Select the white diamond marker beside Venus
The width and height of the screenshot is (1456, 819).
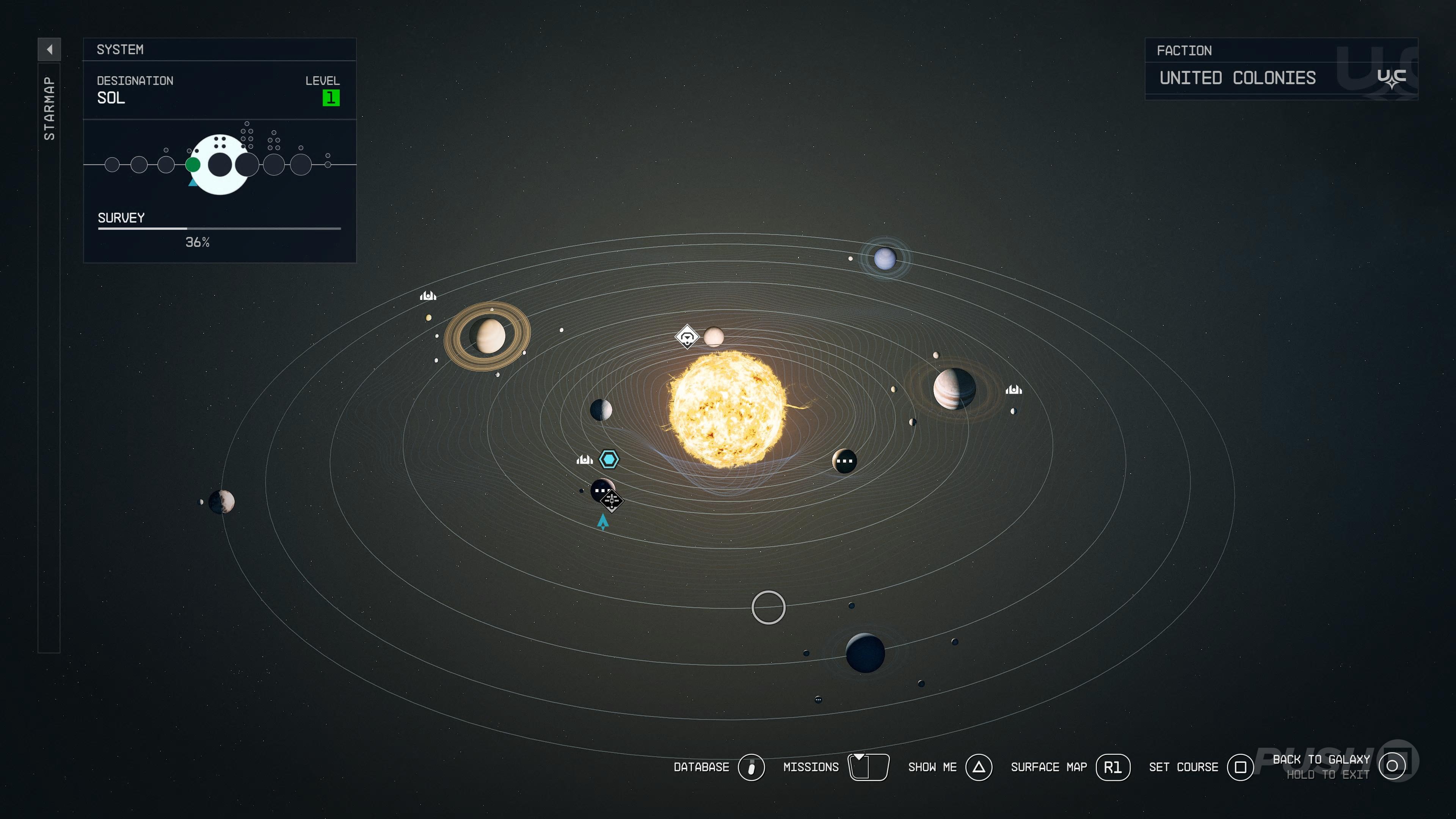pos(687,337)
